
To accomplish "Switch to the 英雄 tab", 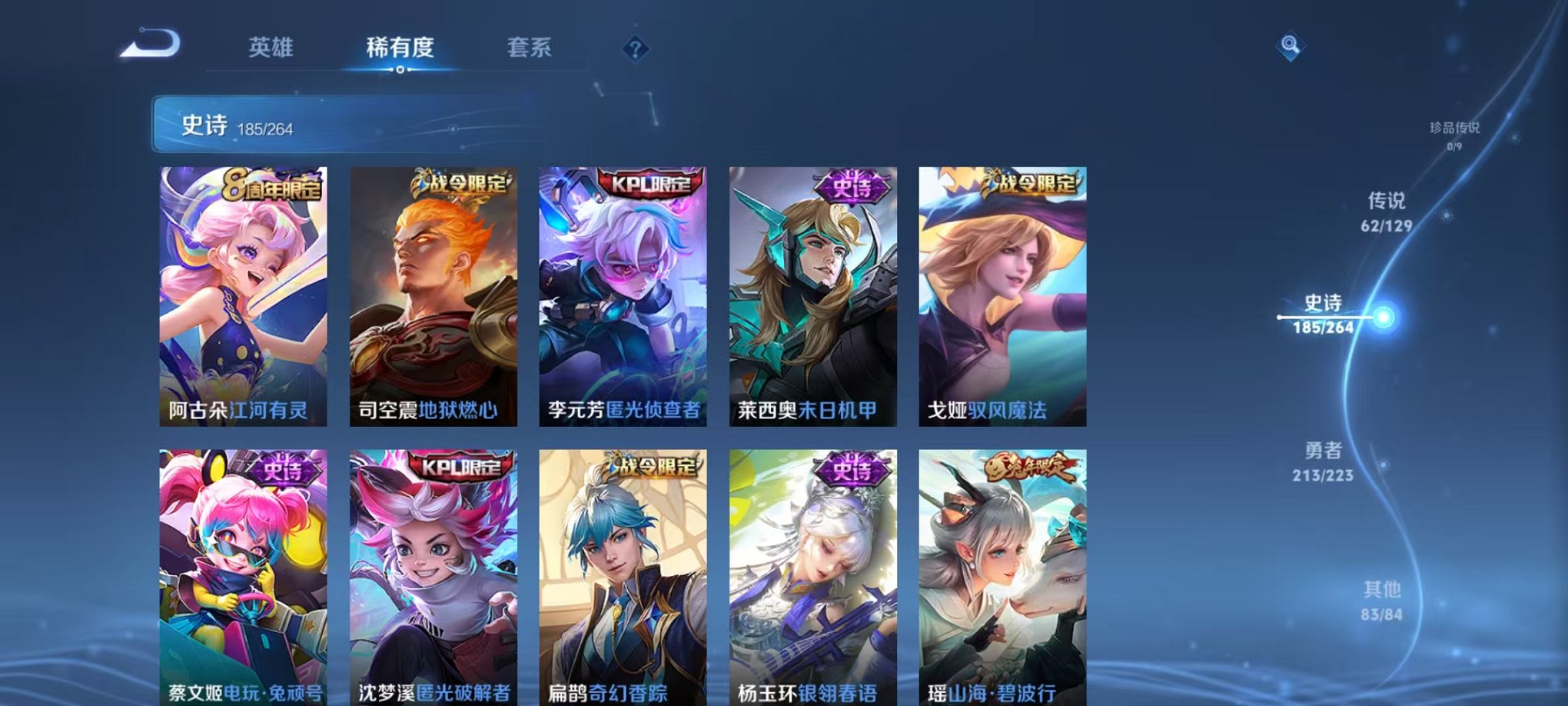I will coord(271,48).
